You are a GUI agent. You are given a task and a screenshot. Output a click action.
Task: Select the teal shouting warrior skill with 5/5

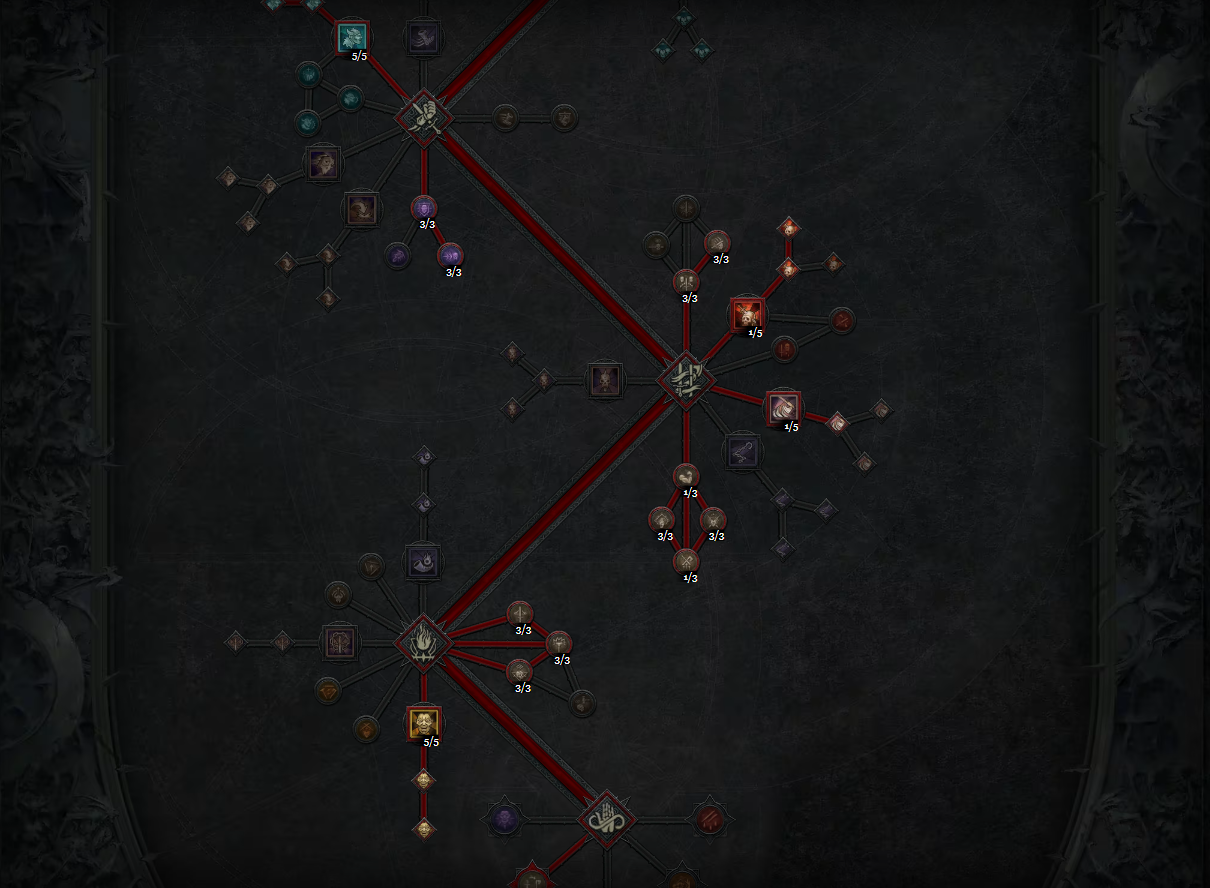[x=352, y=38]
